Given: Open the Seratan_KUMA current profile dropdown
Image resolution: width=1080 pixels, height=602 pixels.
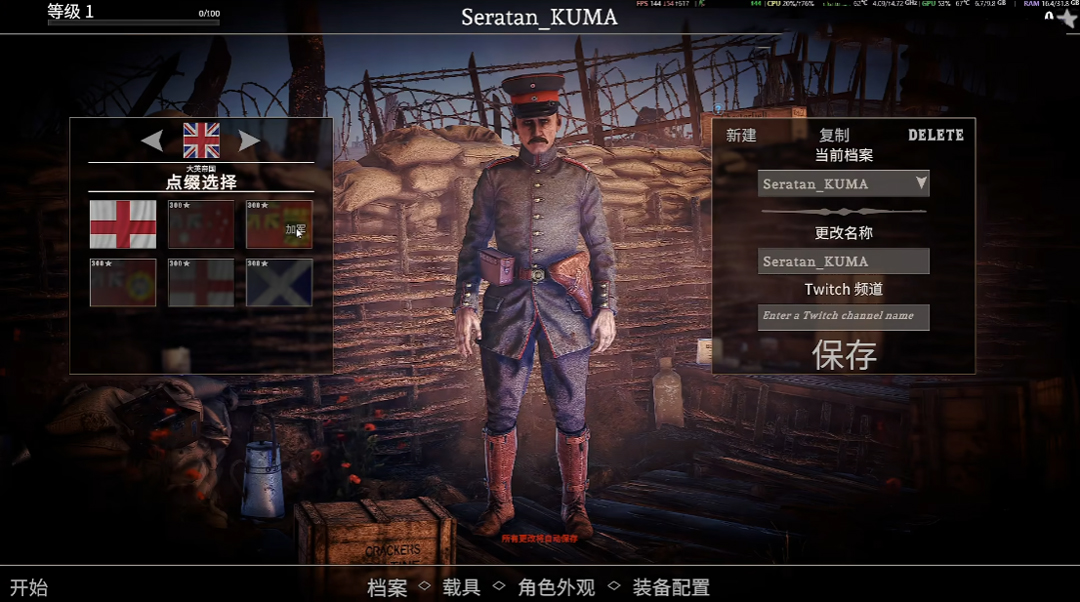Looking at the screenshot, I should click(843, 184).
